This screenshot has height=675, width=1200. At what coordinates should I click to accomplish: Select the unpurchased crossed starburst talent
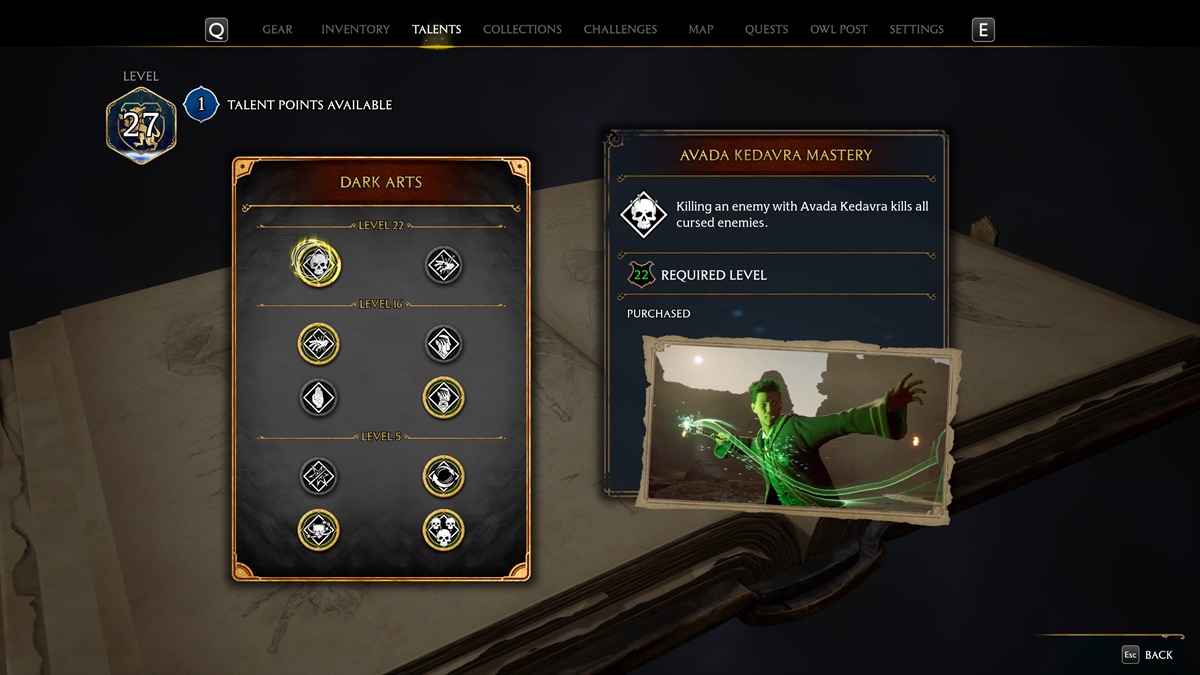318,476
